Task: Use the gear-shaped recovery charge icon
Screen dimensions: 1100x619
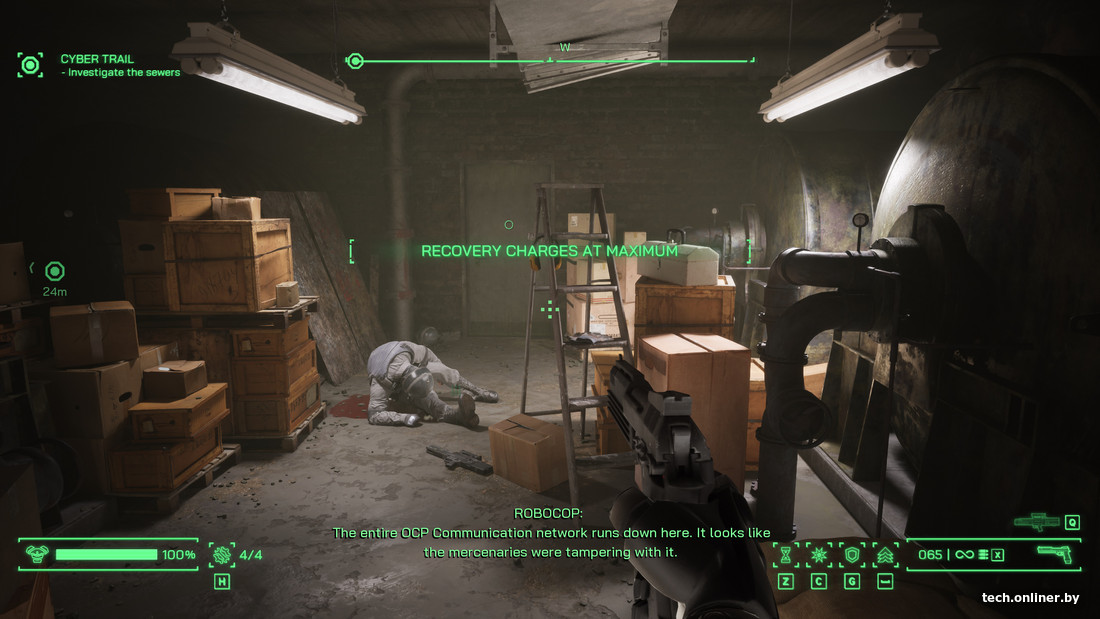Action: click(x=221, y=555)
